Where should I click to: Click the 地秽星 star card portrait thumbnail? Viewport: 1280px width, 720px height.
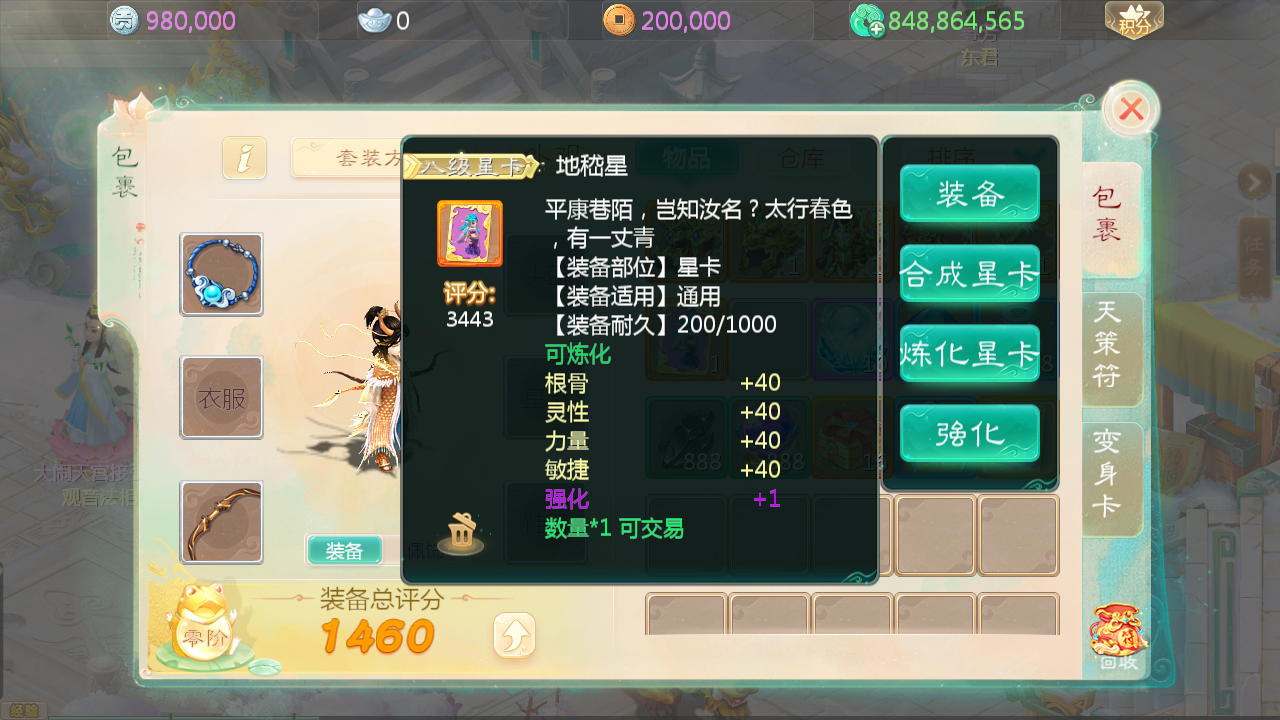pyautogui.click(x=469, y=233)
